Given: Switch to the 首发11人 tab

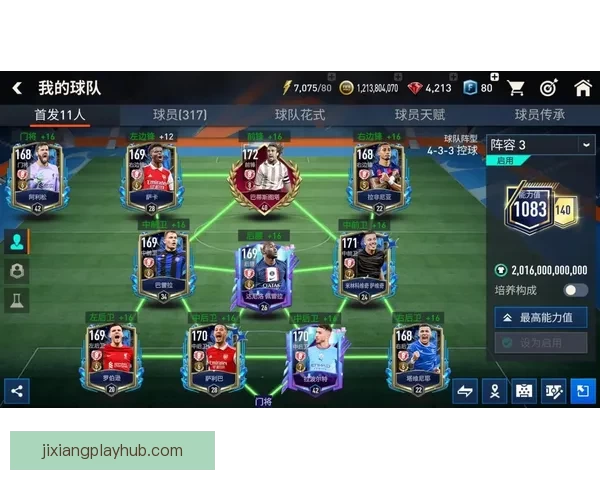Looking at the screenshot, I should click(60, 115).
